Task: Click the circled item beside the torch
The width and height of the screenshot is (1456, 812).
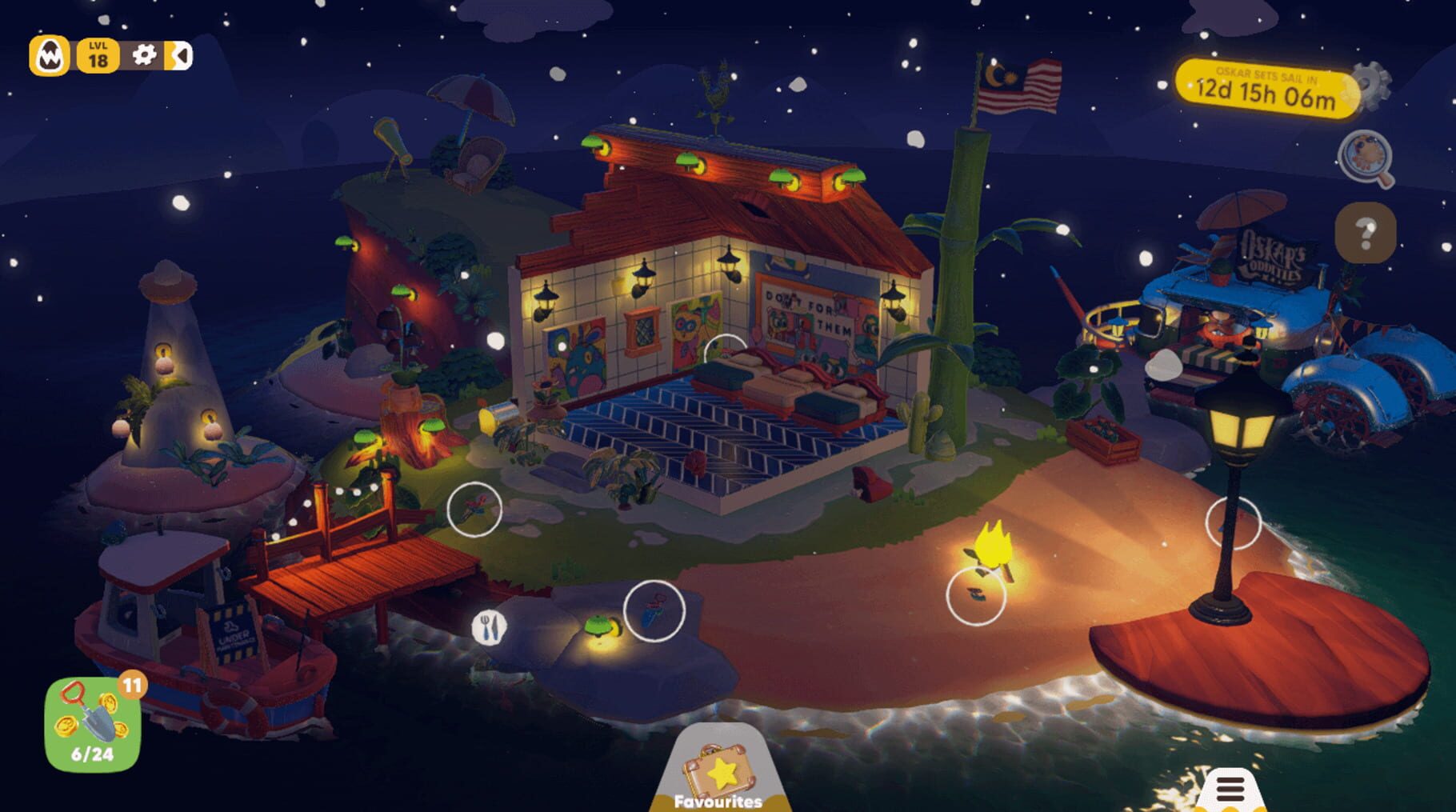Action: pyautogui.click(x=975, y=596)
